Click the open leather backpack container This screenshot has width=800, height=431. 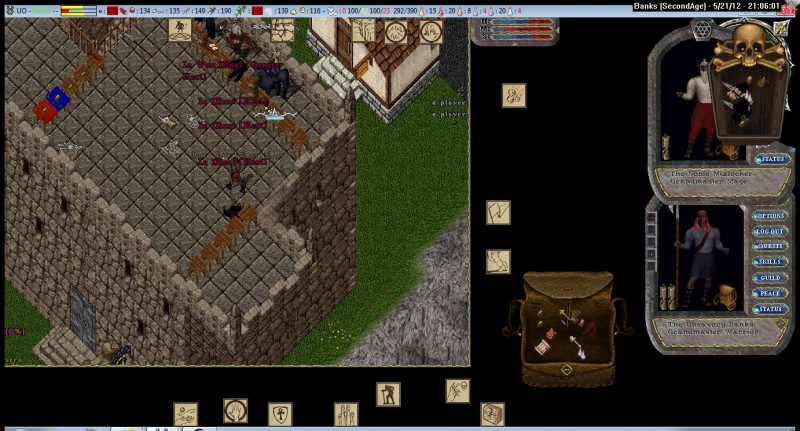(566, 332)
